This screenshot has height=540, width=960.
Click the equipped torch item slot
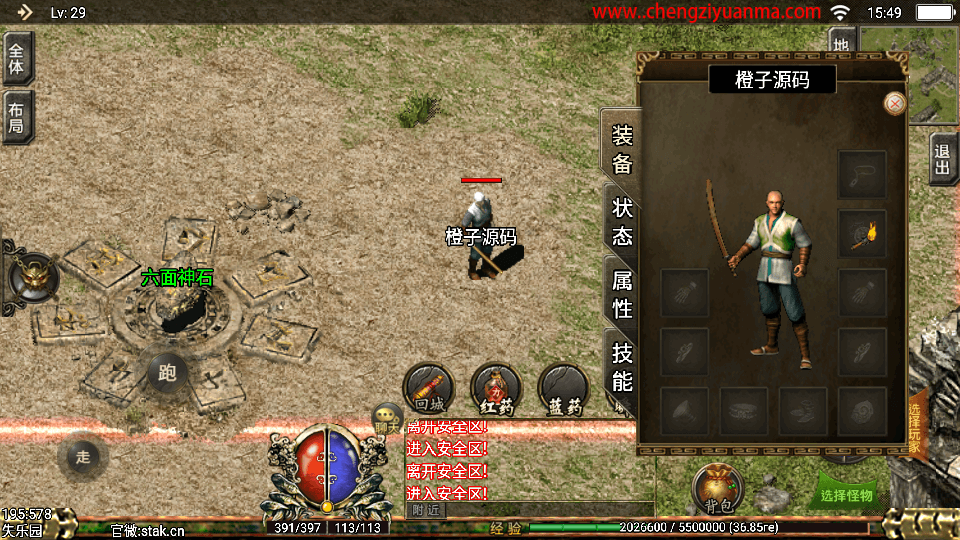(x=861, y=234)
